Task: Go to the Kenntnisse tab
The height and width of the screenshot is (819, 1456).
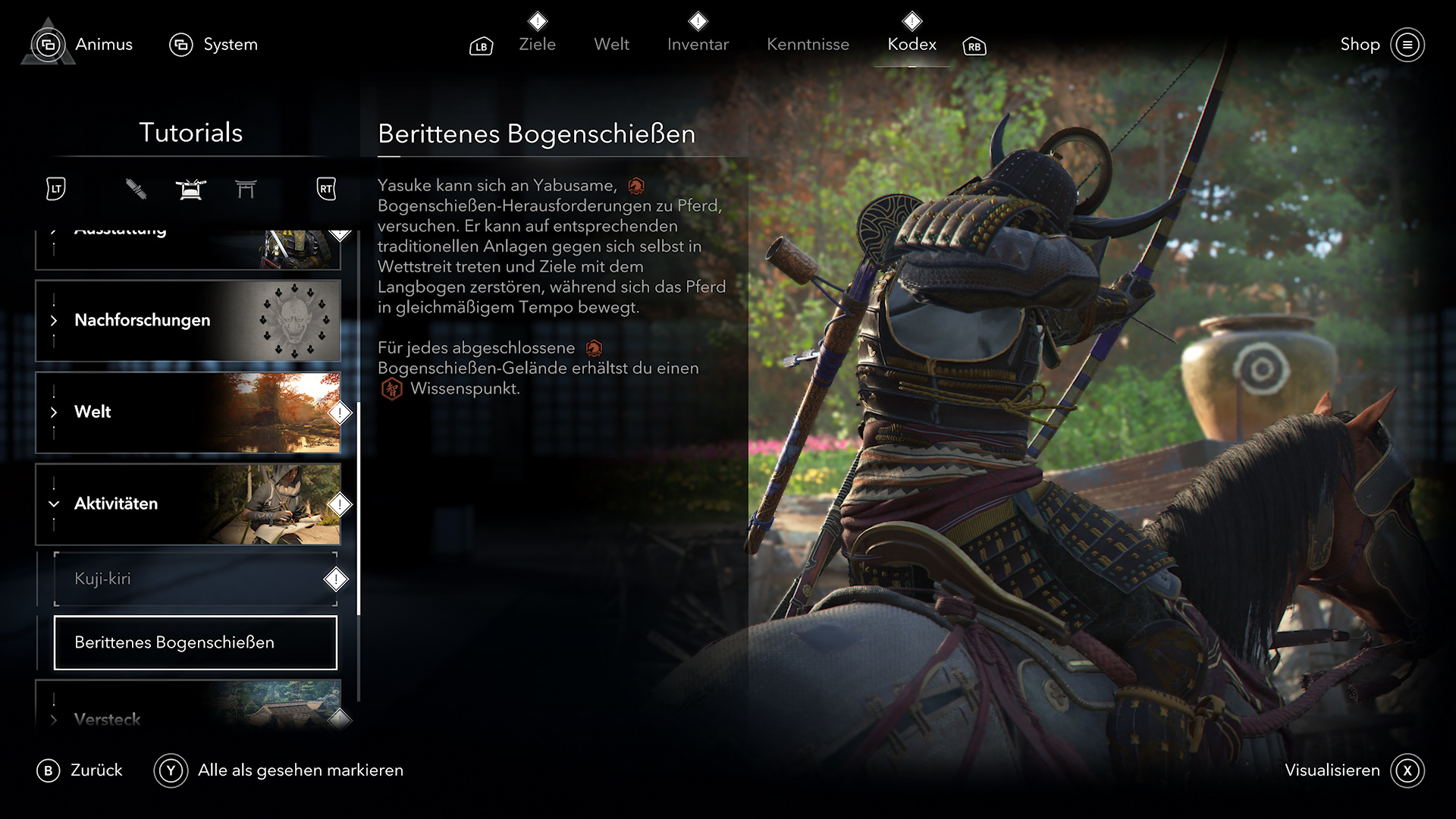Action: point(808,45)
